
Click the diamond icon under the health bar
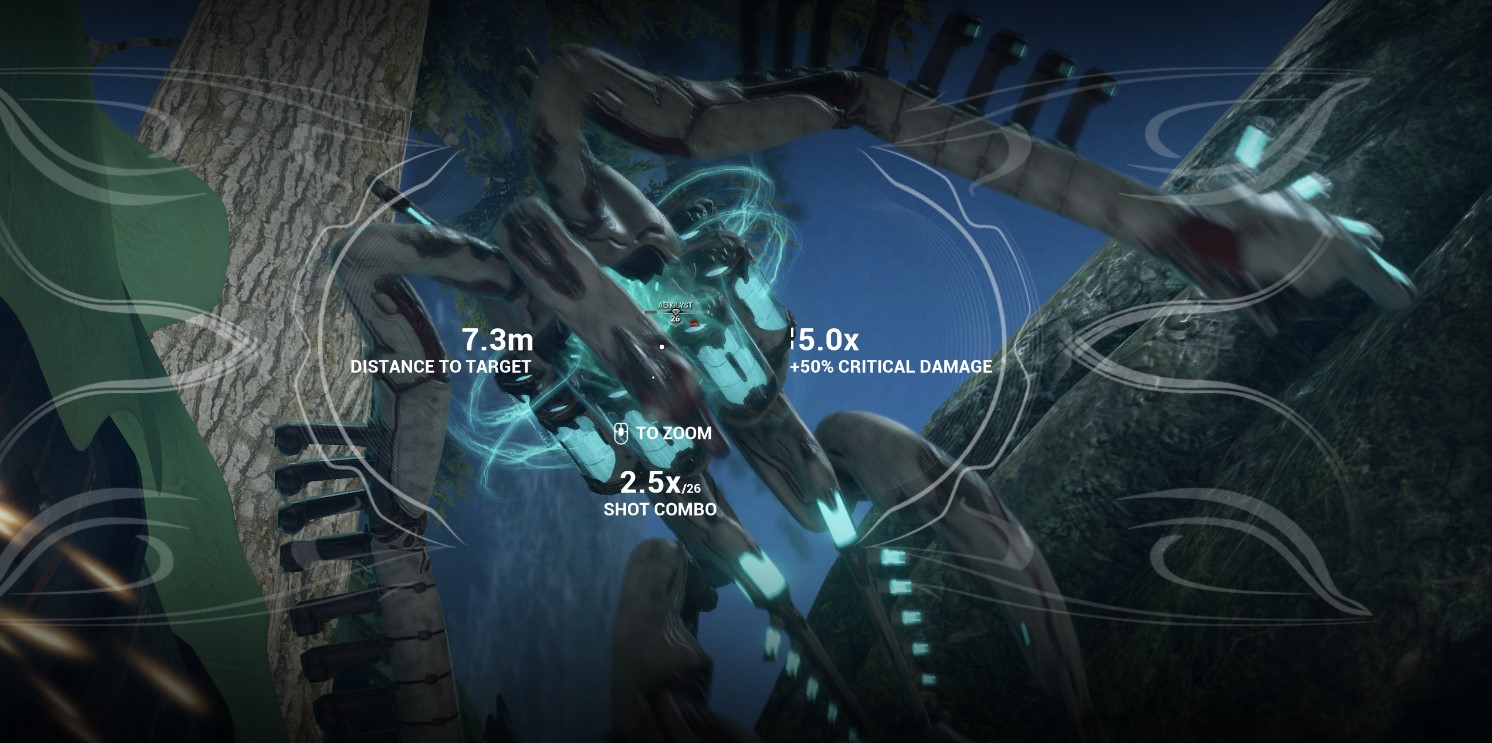[676, 311]
